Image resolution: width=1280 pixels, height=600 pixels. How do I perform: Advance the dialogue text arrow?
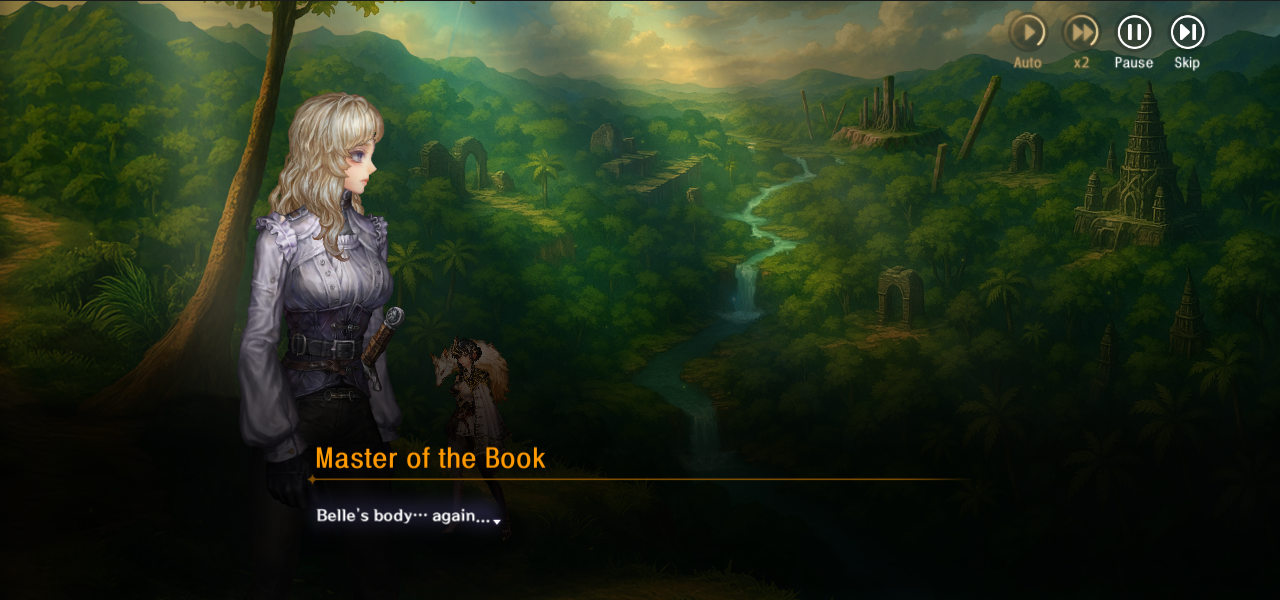pos(497,521)
